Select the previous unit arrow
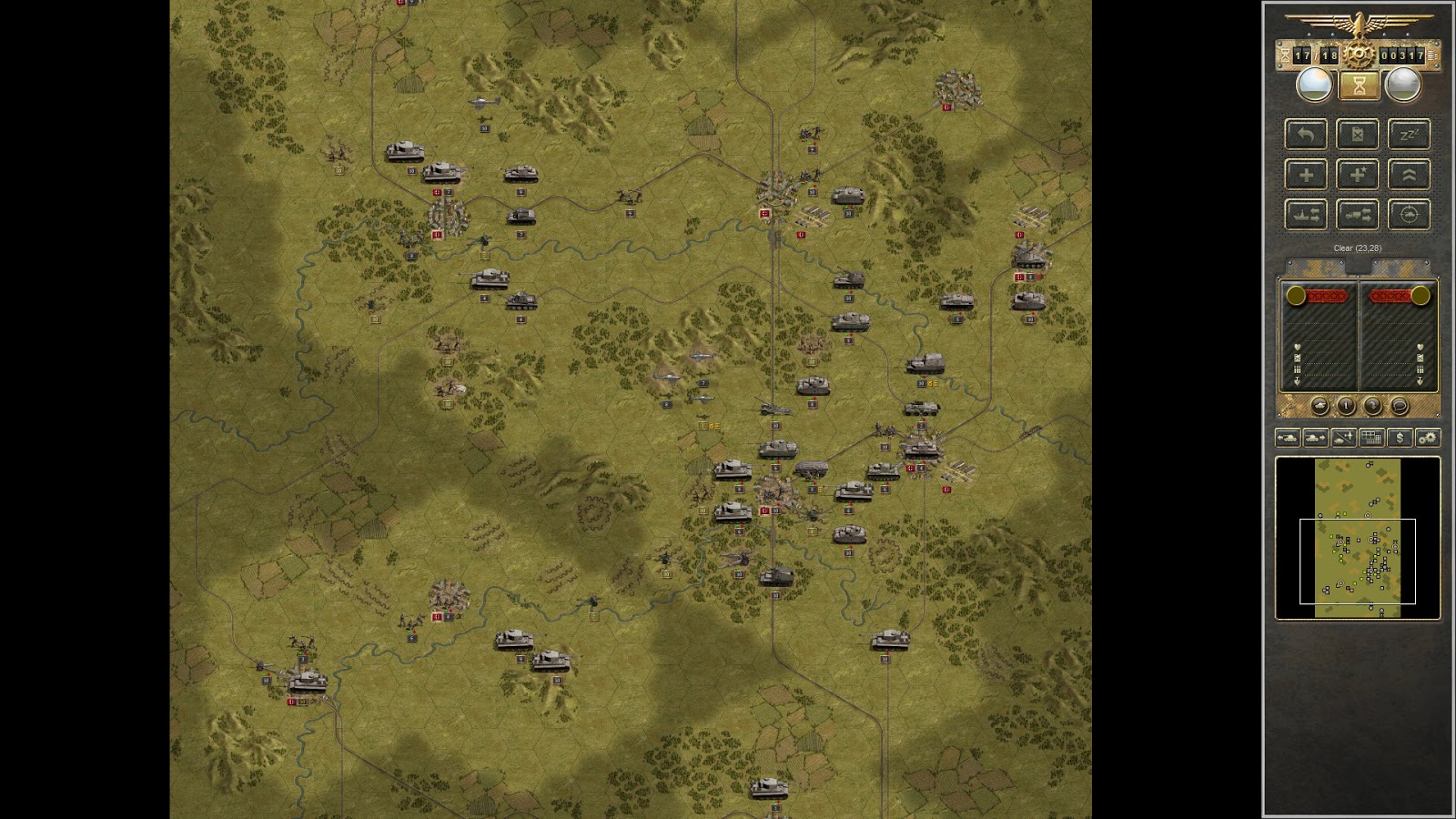 (x=1288, y=439)
